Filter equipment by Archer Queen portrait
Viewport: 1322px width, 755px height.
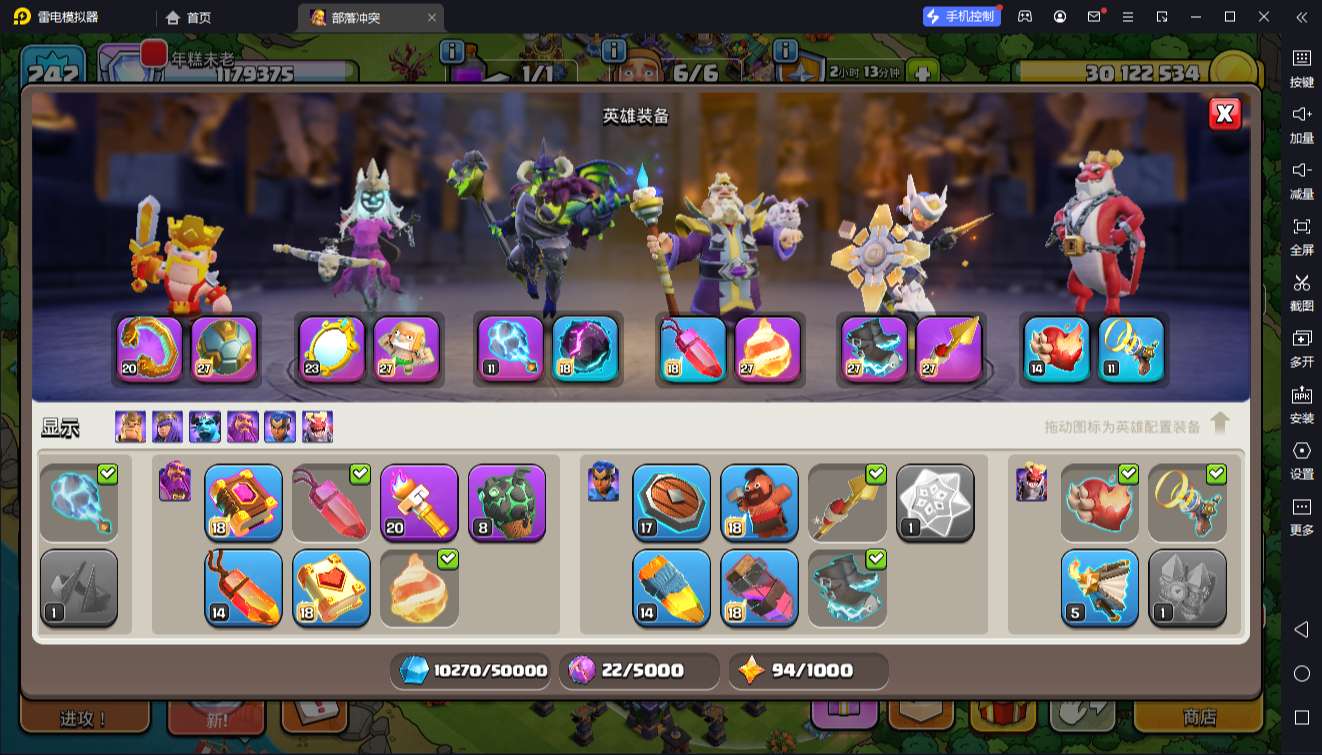point(167,427)
